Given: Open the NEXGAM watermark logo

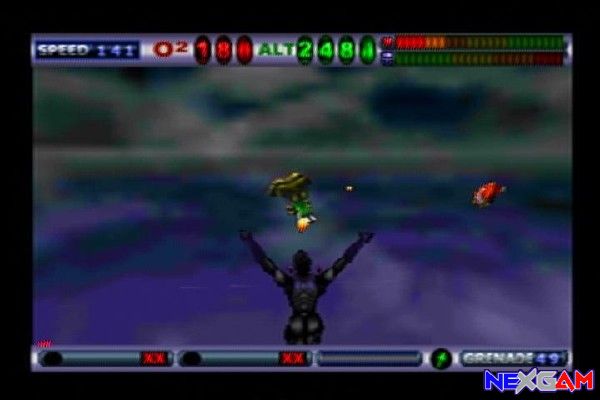Looking at the screenshot, I should (538, 381).
